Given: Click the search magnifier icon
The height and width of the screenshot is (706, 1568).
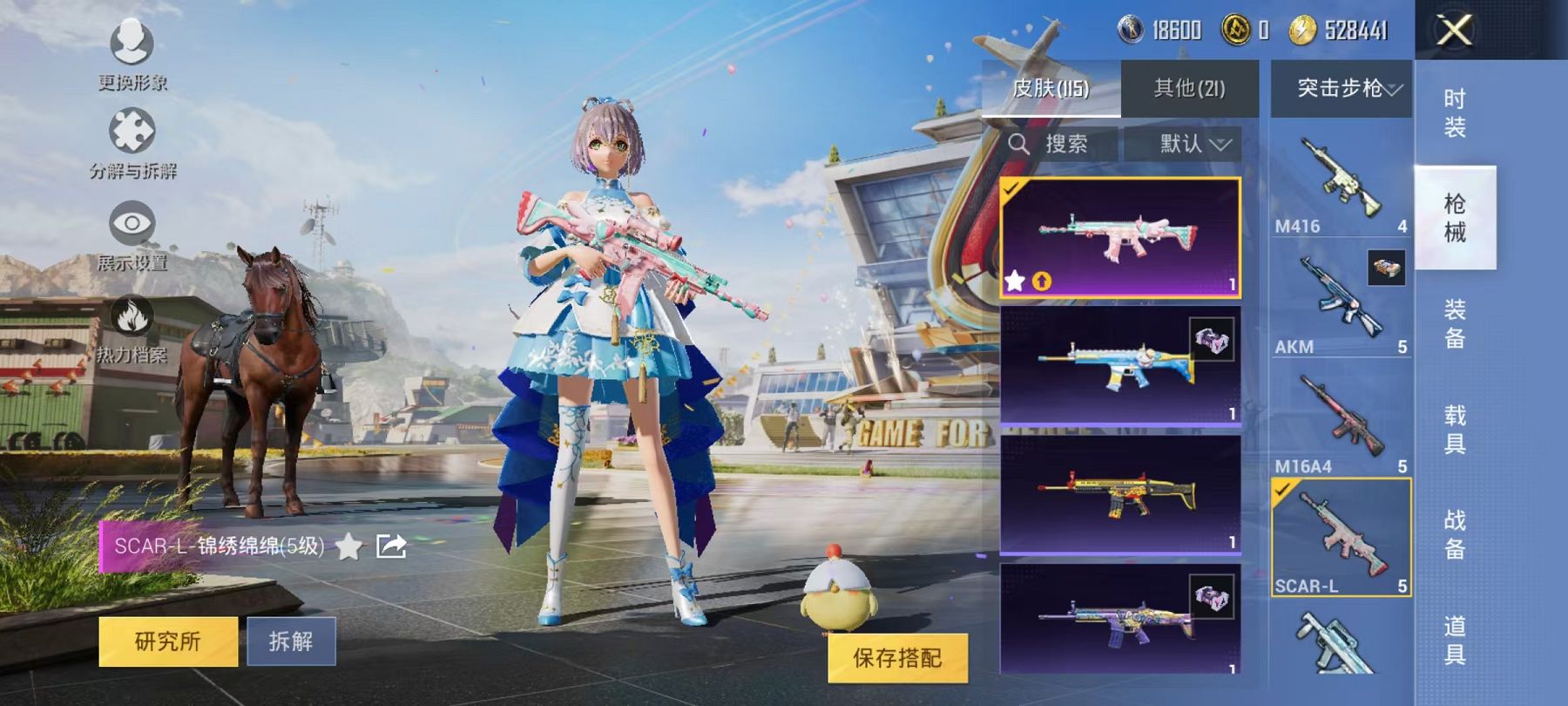Looking at the screenshot, I should [1019, 145].
